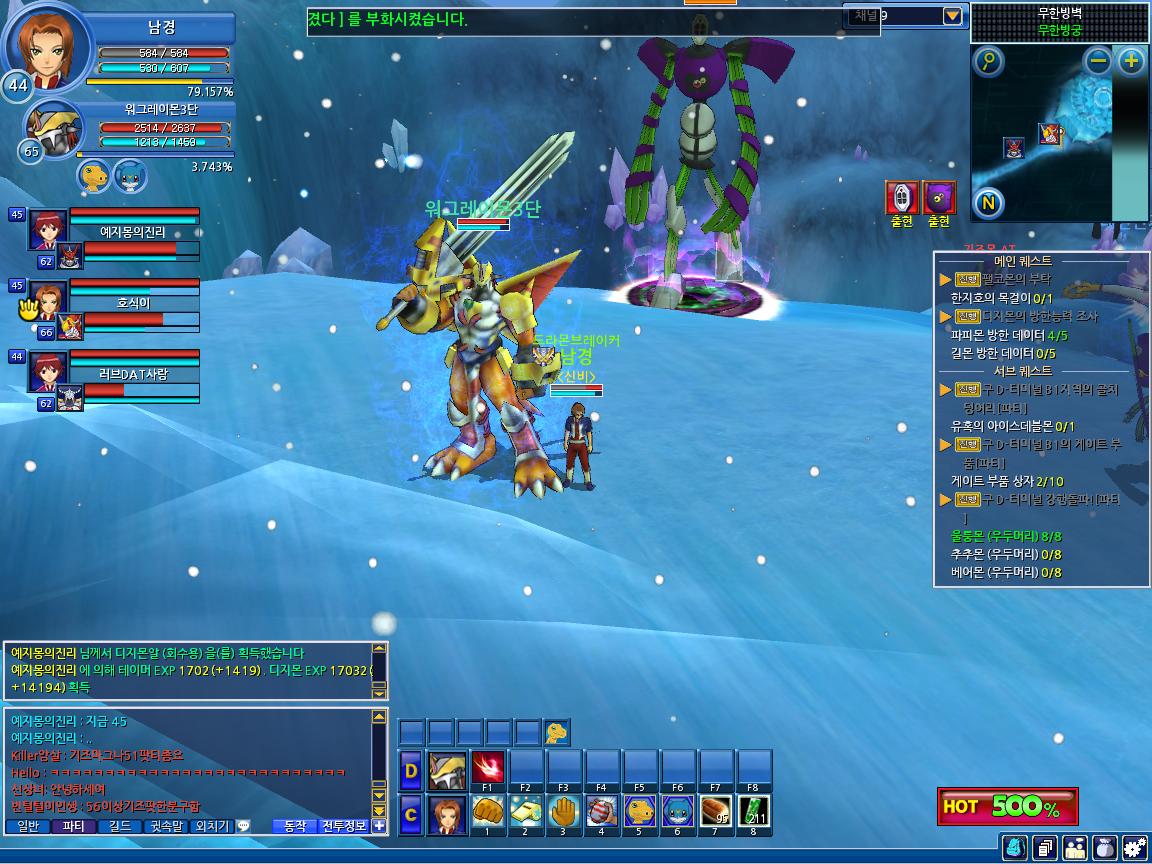
Task: Open the 전투정보 battle info tab
Action: coord(344,826)
